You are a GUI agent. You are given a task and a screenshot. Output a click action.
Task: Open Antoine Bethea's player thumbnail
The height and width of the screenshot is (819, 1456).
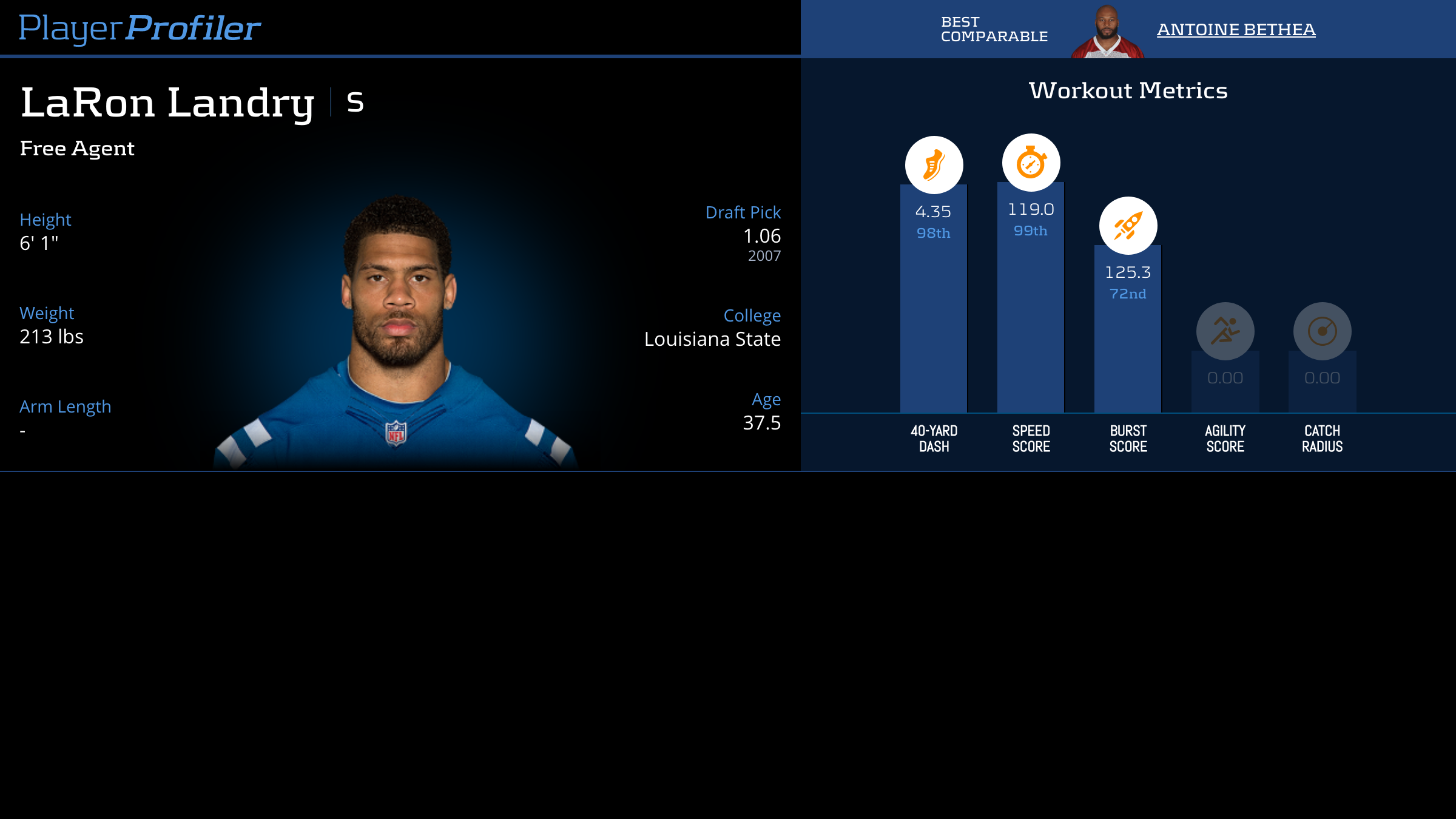point(1107,32)
